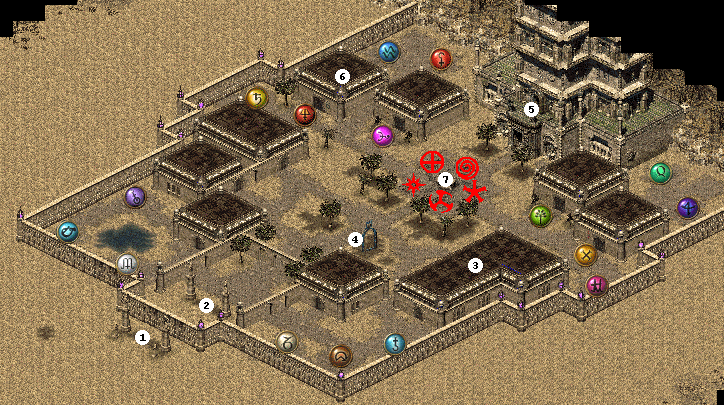Select the white Scorpio symbol orb

coord(127,263)
